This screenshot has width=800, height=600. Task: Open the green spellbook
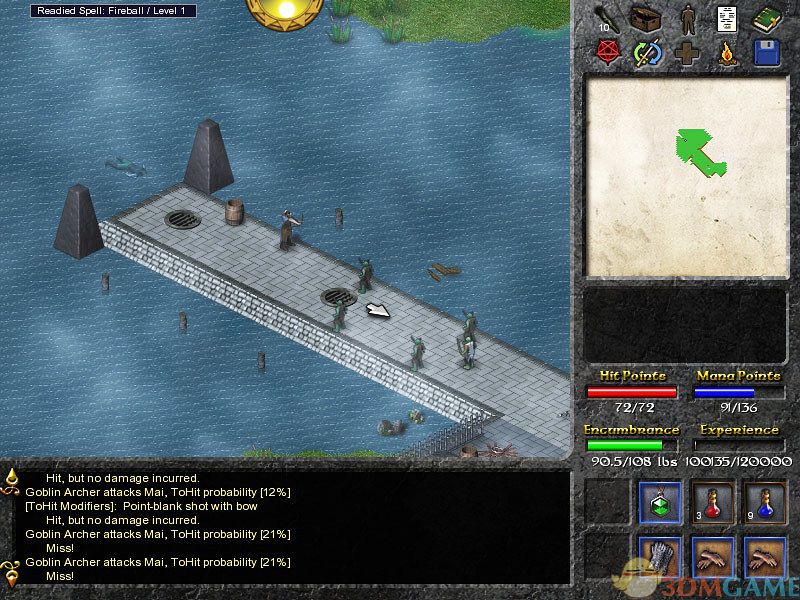(x=767, y=19)
